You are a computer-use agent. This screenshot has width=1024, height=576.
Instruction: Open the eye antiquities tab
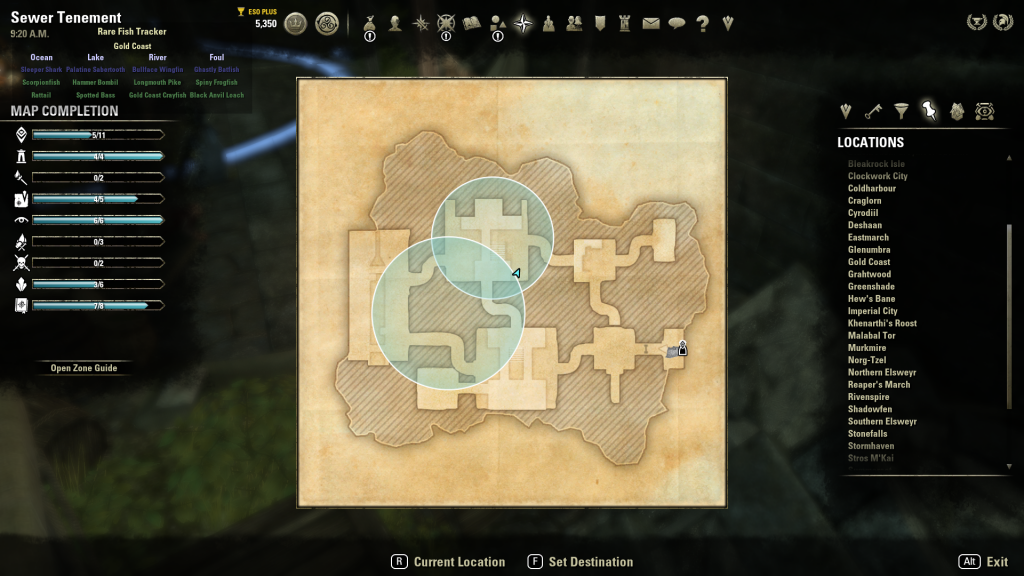coord(985,111)
